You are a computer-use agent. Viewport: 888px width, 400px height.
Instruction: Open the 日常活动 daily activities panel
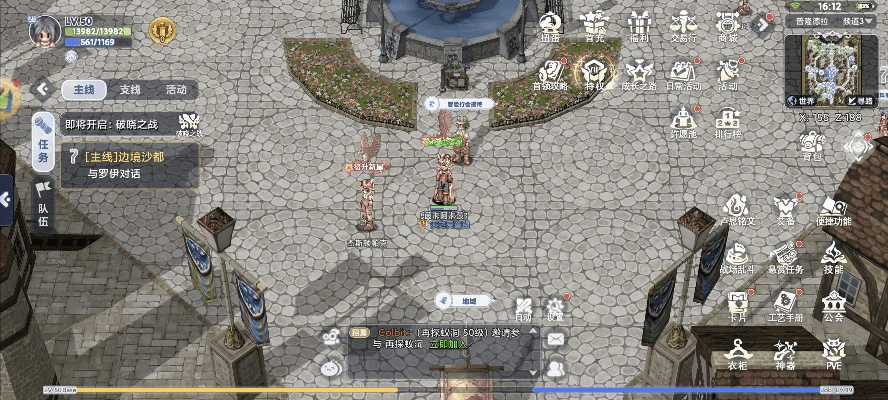[683, 74]
